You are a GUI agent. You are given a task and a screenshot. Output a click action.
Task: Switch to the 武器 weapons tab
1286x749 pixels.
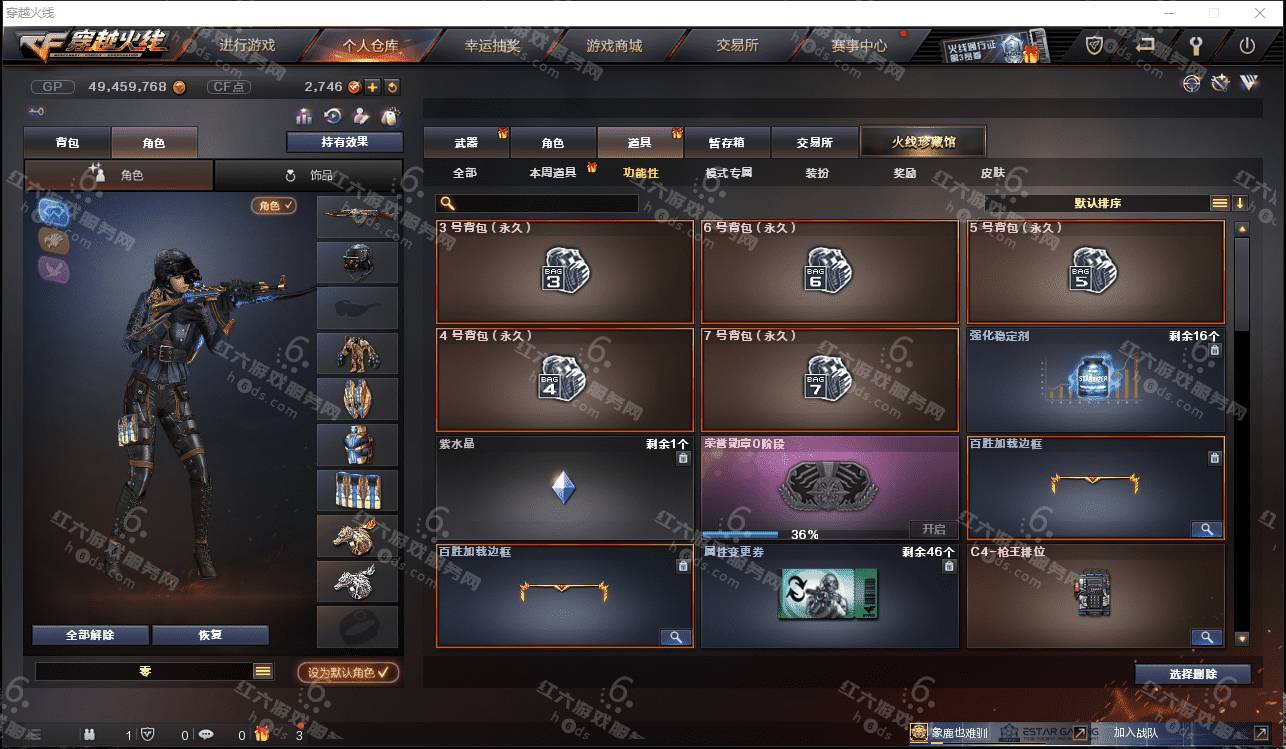(466, 143)
